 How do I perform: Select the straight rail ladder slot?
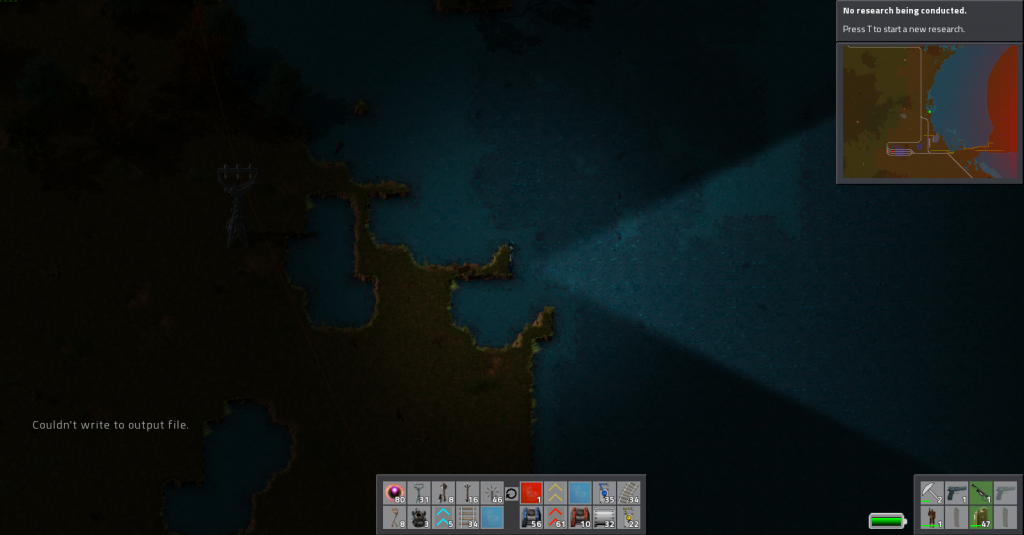point(468,518)
